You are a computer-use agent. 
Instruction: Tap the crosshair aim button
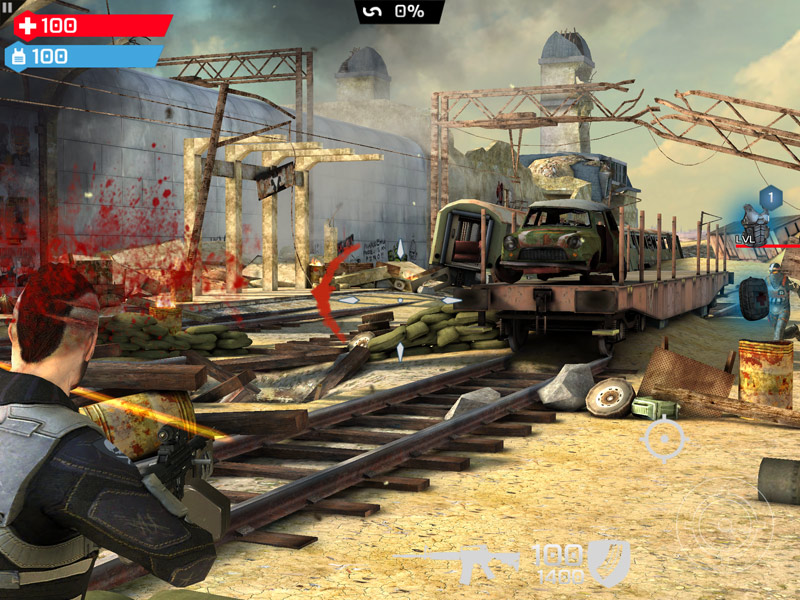664,440
